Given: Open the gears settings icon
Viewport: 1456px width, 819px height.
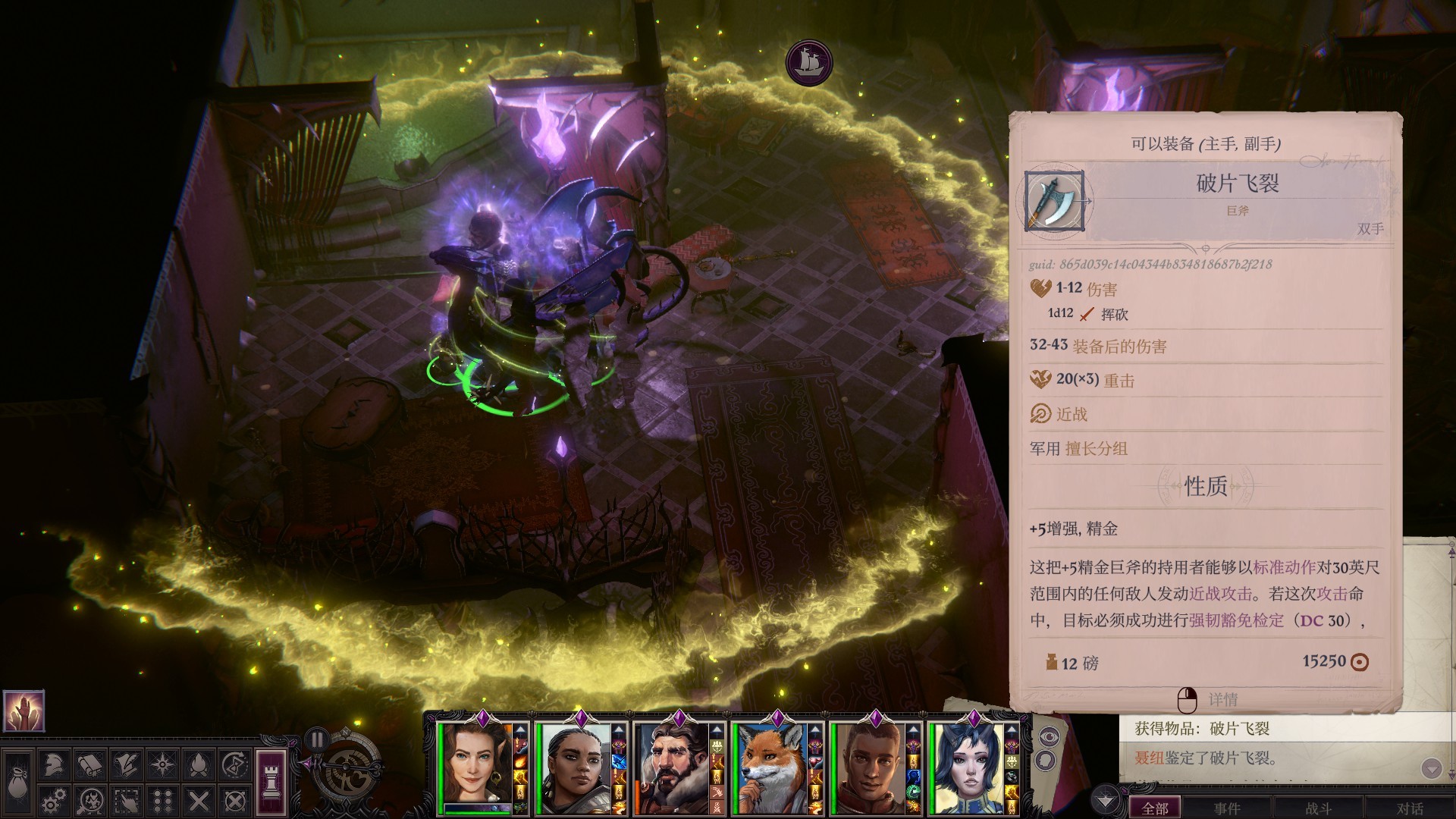Looking at the screenshot, I should point(54,800).
